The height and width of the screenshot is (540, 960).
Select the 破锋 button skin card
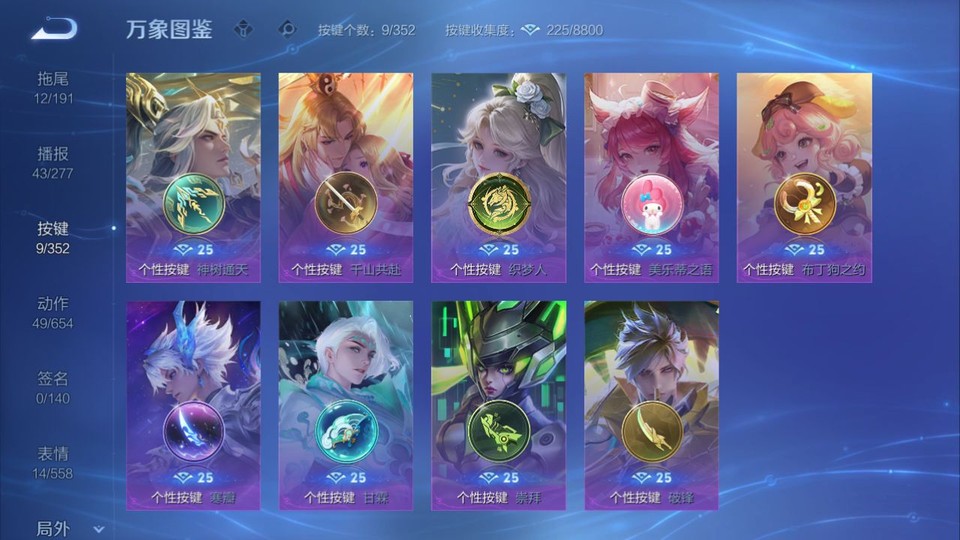651,405
